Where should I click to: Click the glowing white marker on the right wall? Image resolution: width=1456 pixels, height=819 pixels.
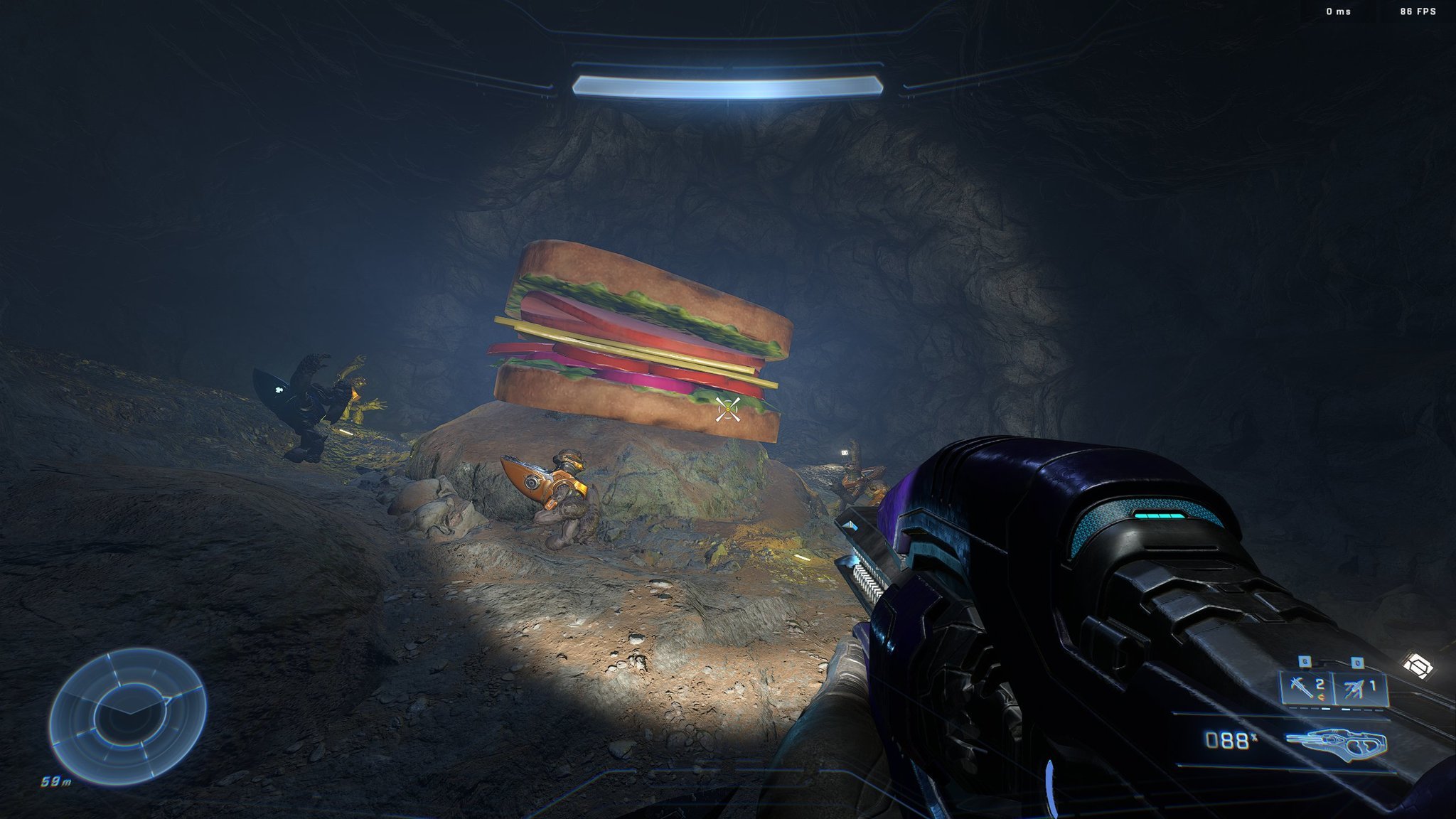point(845,452)
